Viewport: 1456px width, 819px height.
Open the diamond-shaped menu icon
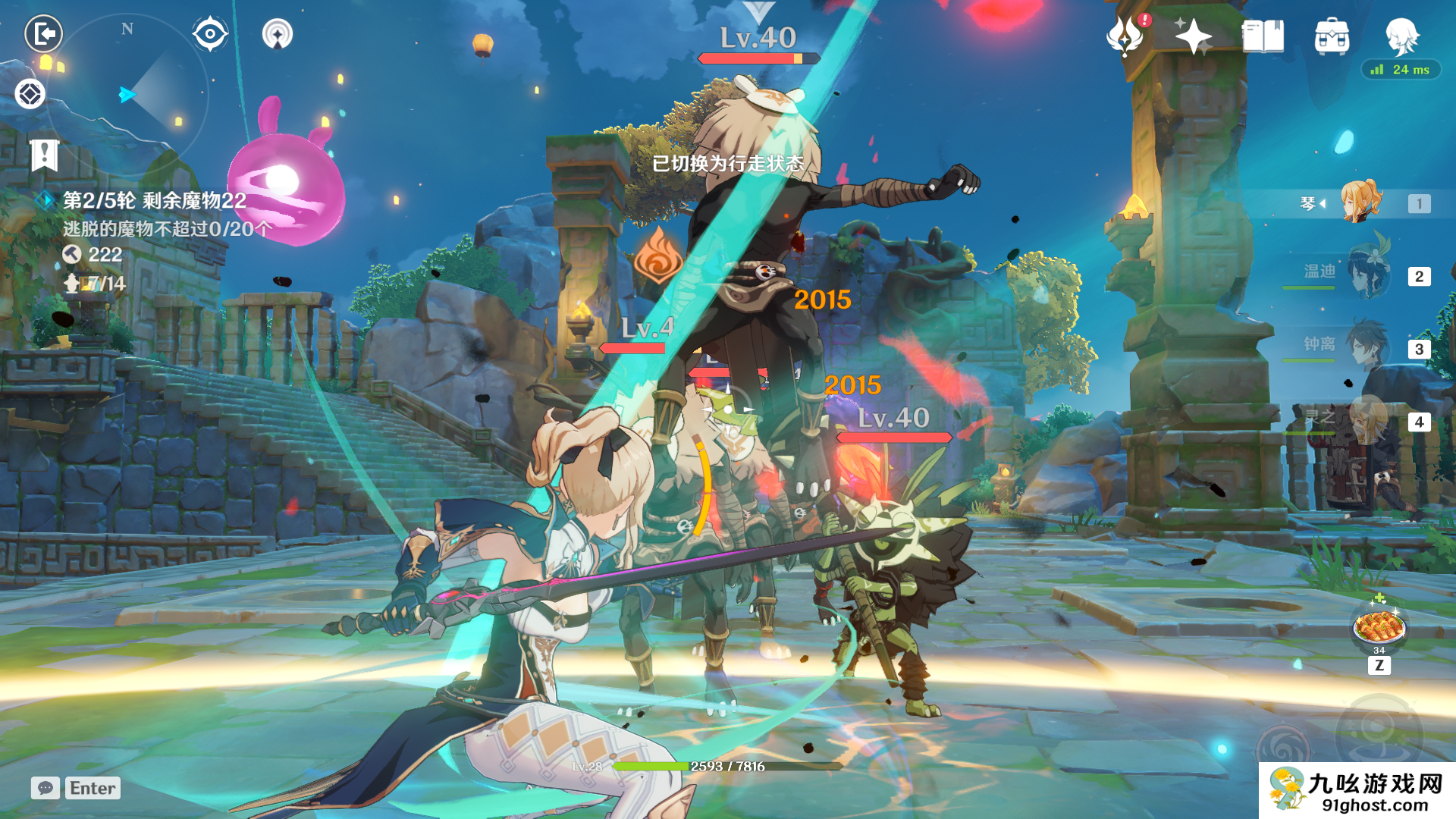pyautogui.click(x=30, y=95)
